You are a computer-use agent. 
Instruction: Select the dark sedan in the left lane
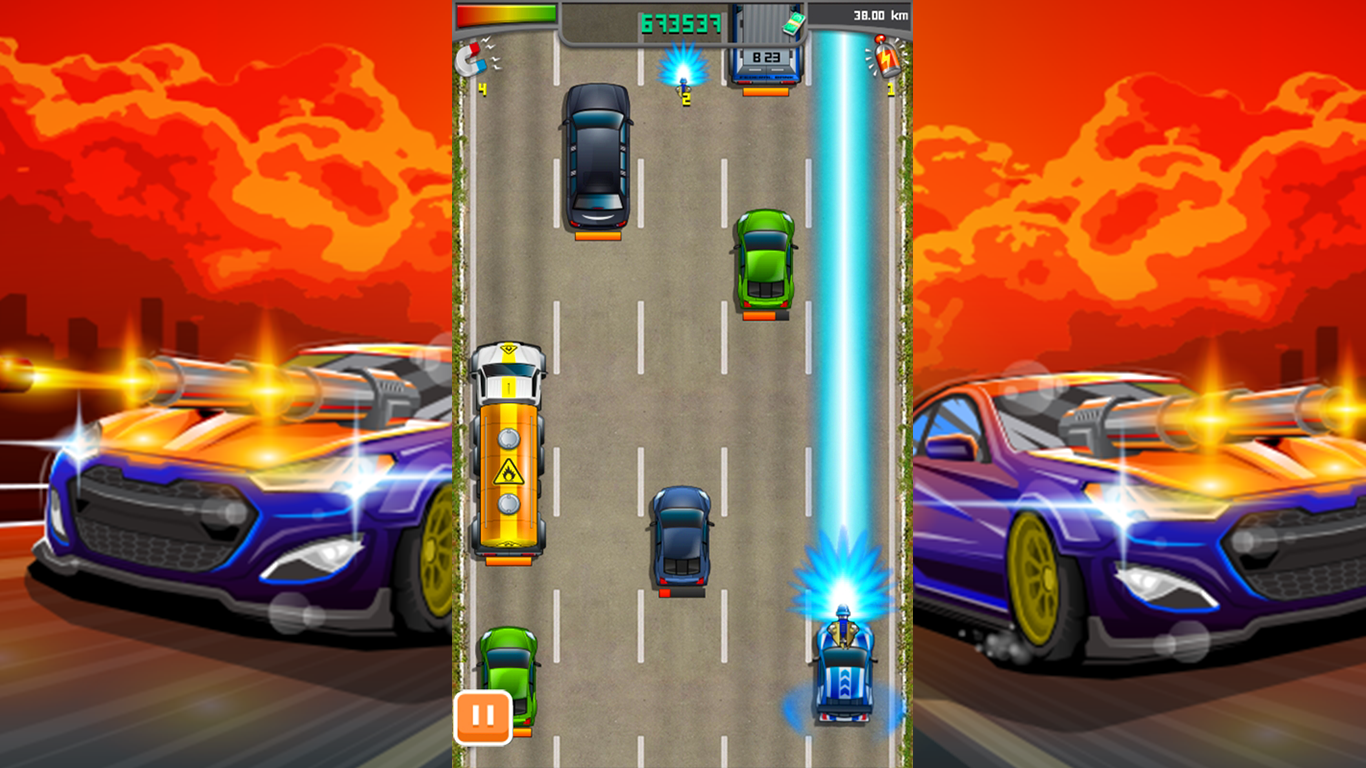(x=597, y=160)
